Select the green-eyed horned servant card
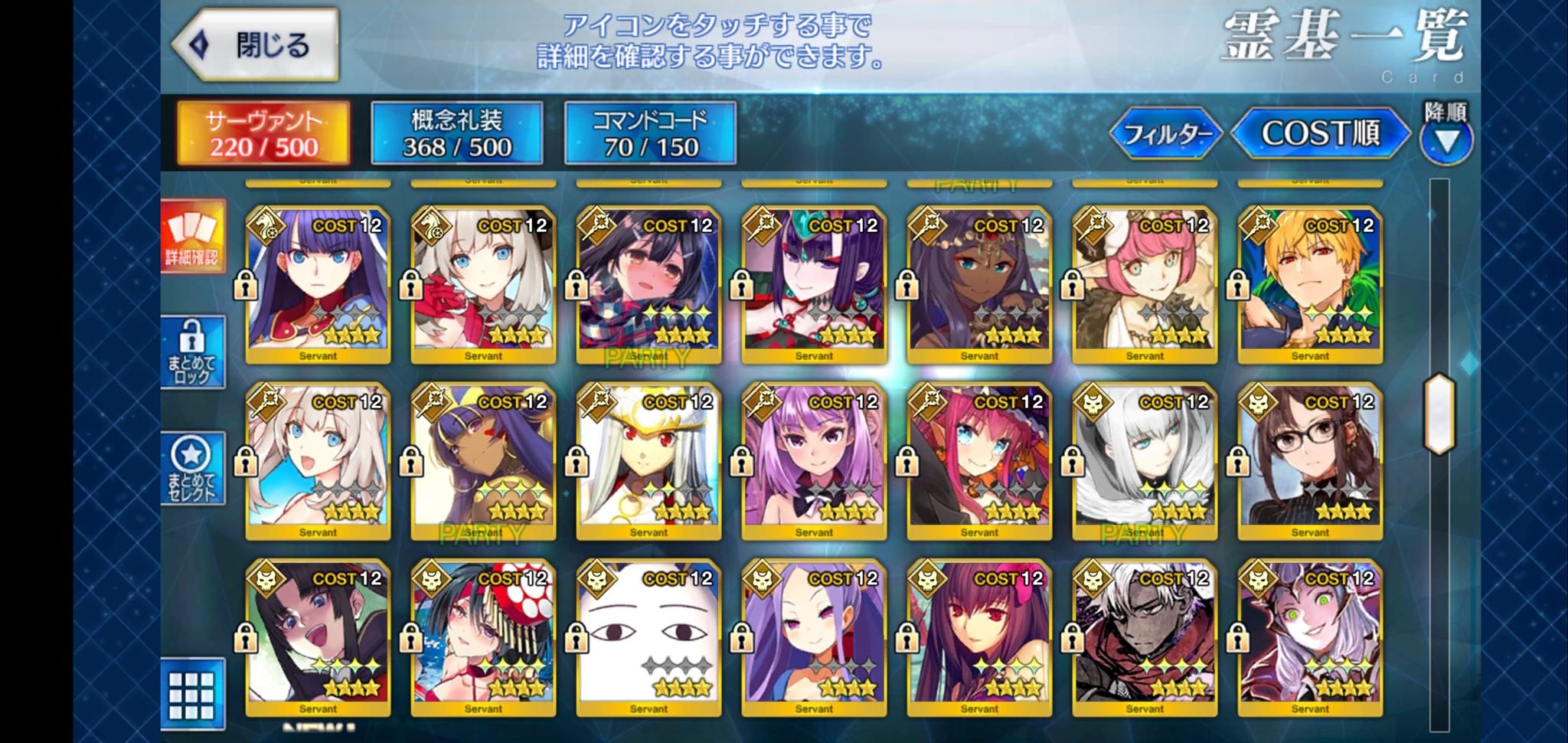 coord(1310,637)
